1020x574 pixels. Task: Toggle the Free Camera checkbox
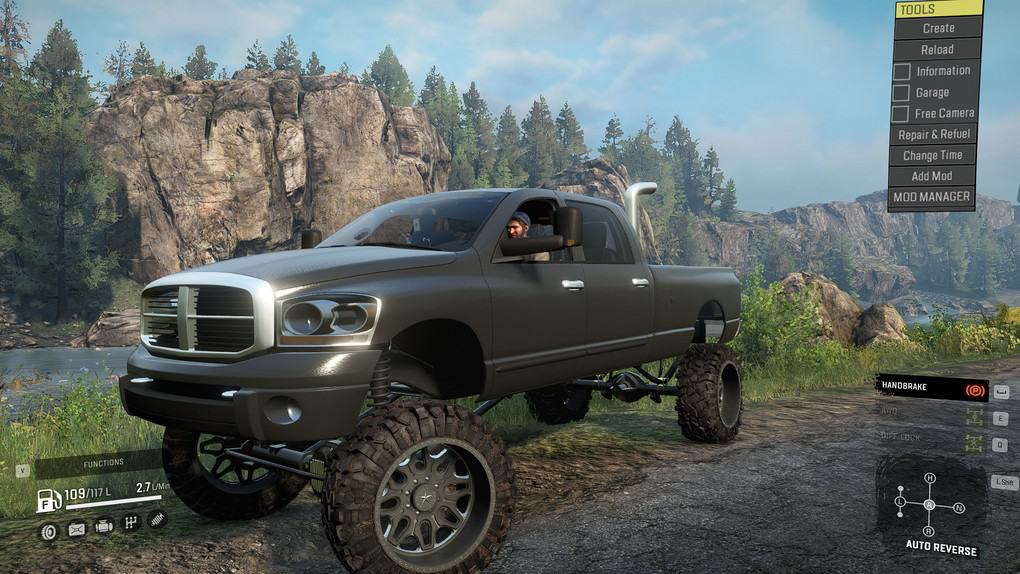[x=901, y=114]
